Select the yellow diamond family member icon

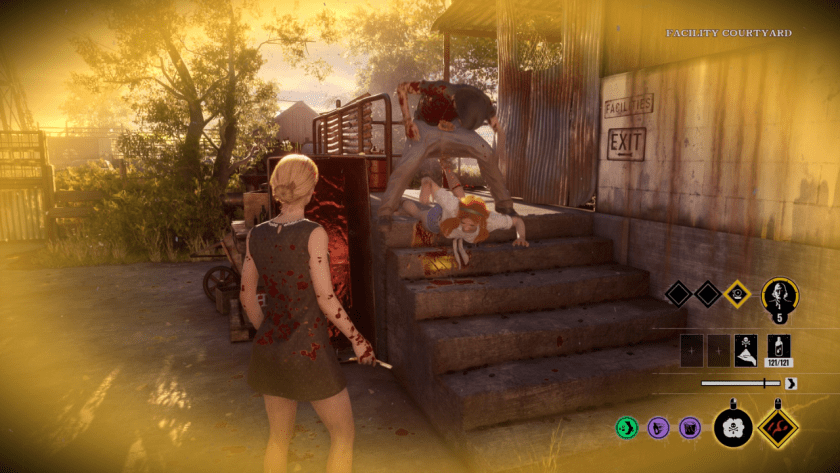(737, 293)
